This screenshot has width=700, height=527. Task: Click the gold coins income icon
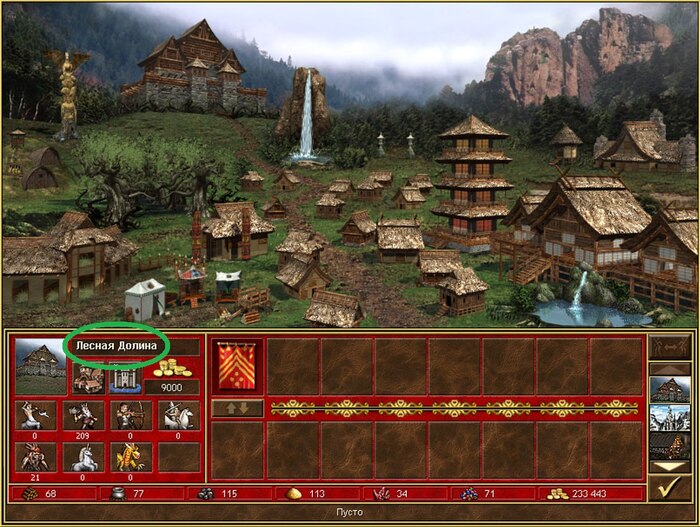click(x=172, y=369)
